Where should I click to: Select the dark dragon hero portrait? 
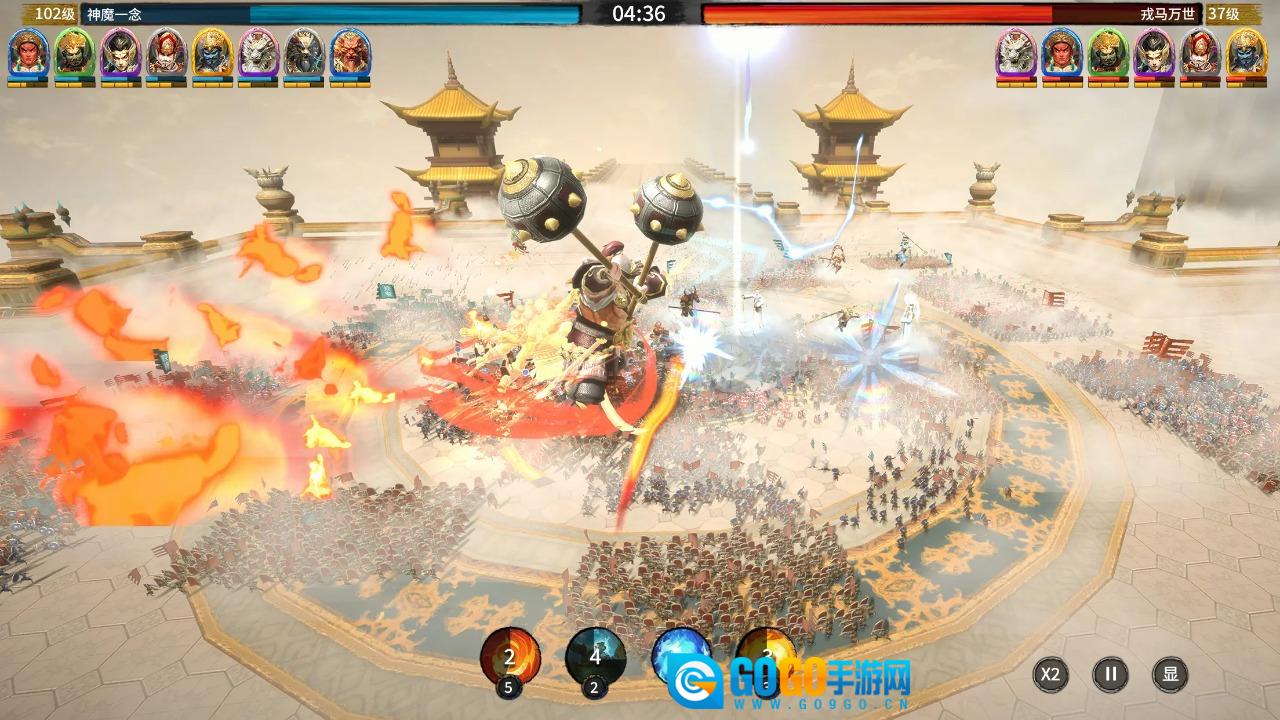(304, 53)
